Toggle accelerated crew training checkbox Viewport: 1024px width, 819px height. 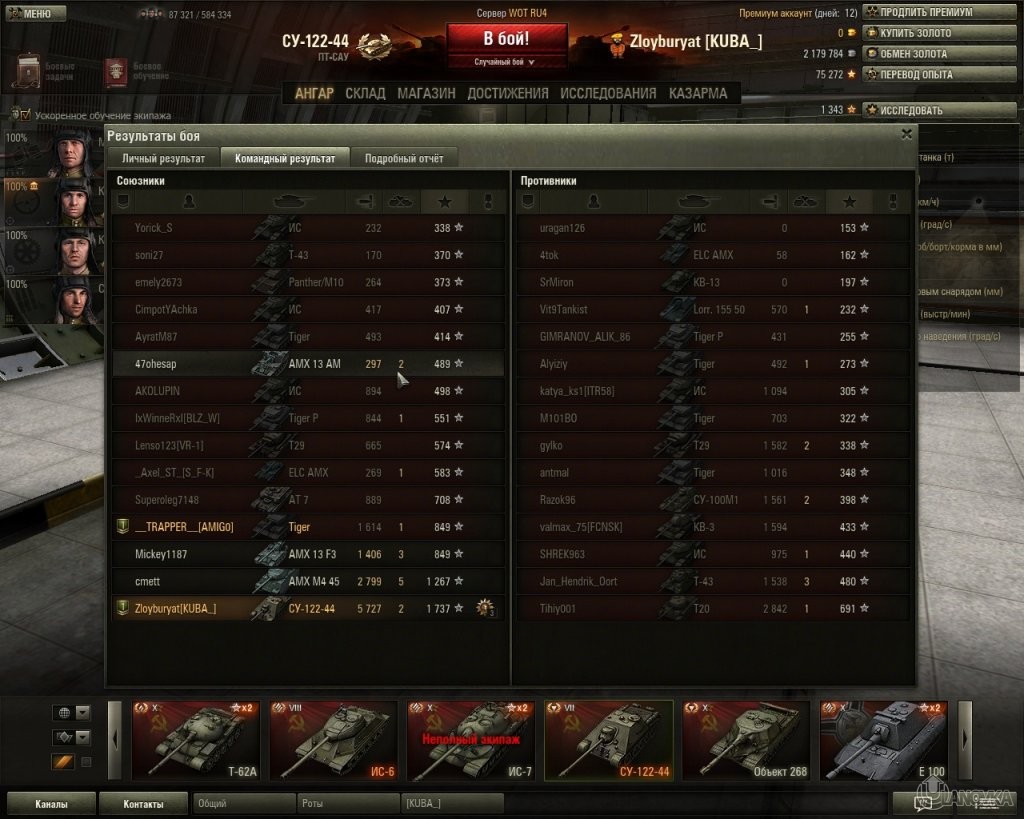point(25,115)
